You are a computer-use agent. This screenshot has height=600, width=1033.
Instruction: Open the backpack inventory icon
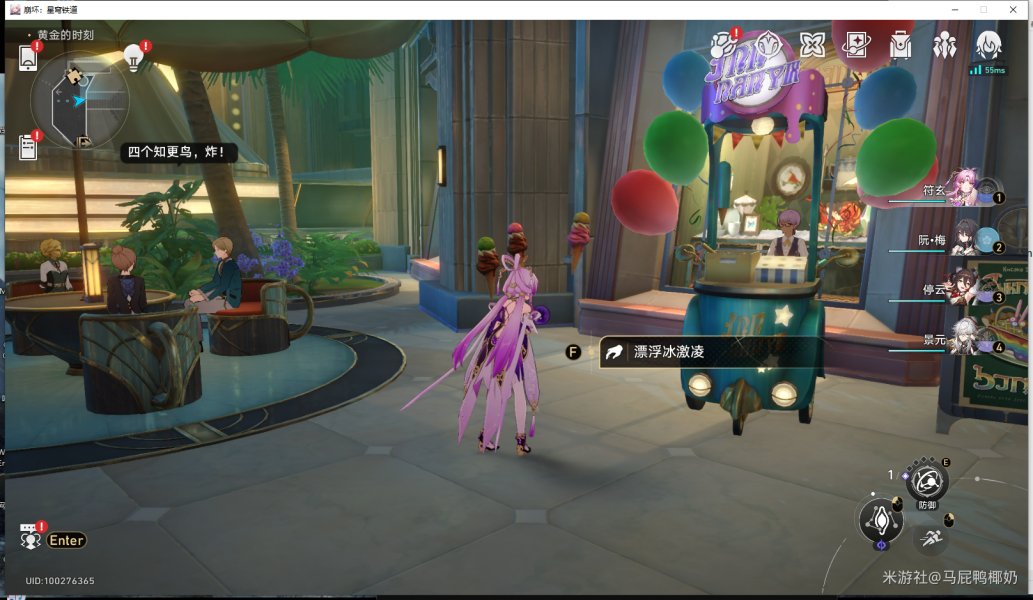[900, 45]
